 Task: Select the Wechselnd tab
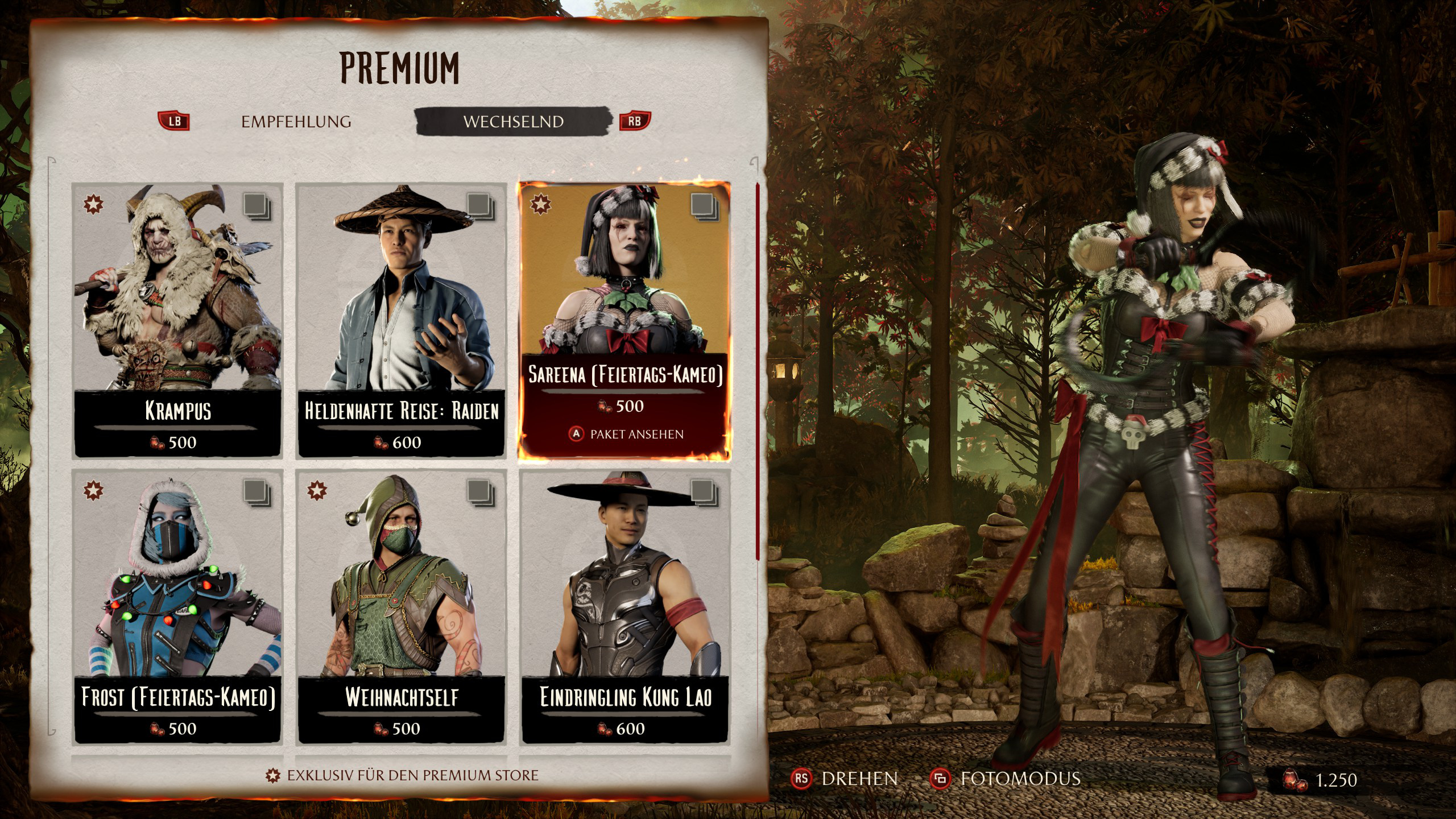coord(513,122)
